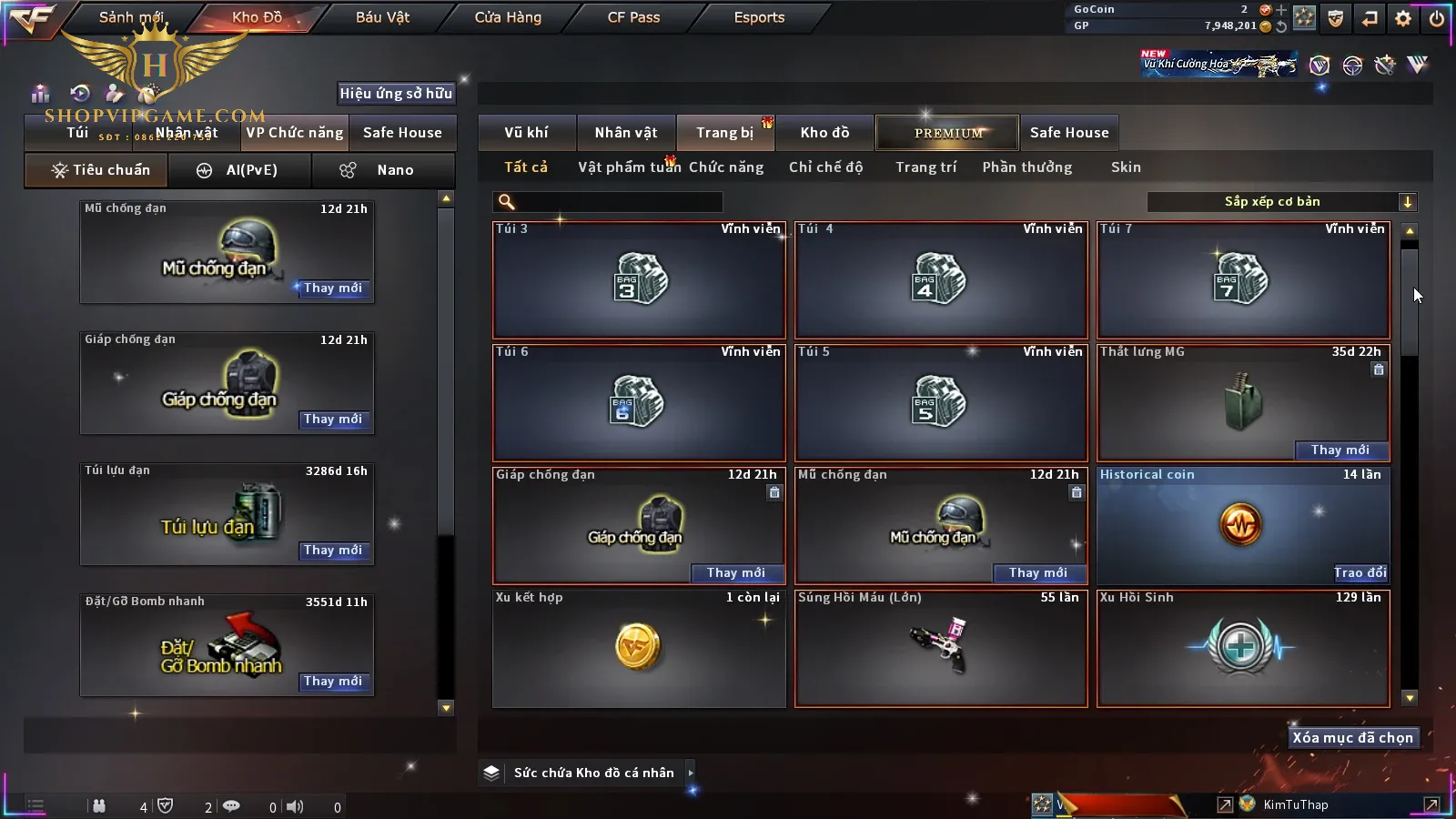Select the Túi 3 bag item
Screen dimensions: 1456x819
(x=639, y=280)
